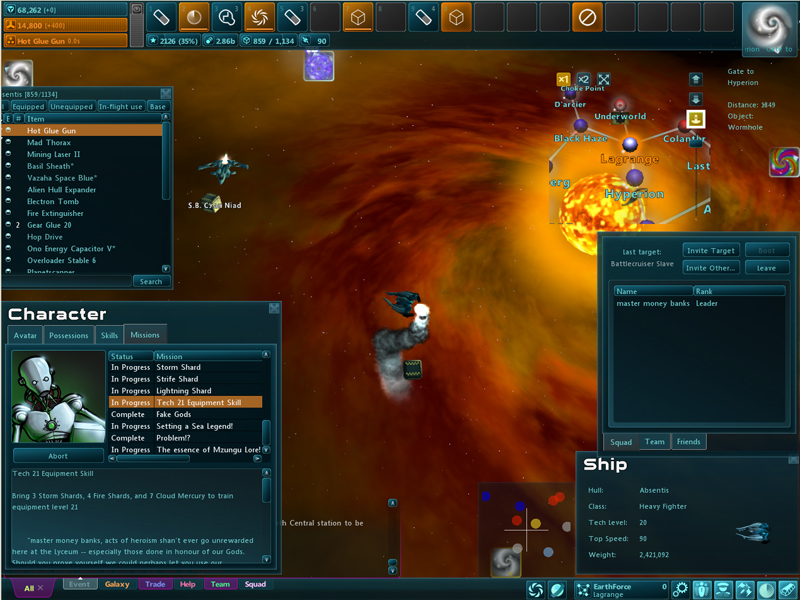
Task: Open the Skills tab
Action: pyautogui.click(x=109, y=336)
